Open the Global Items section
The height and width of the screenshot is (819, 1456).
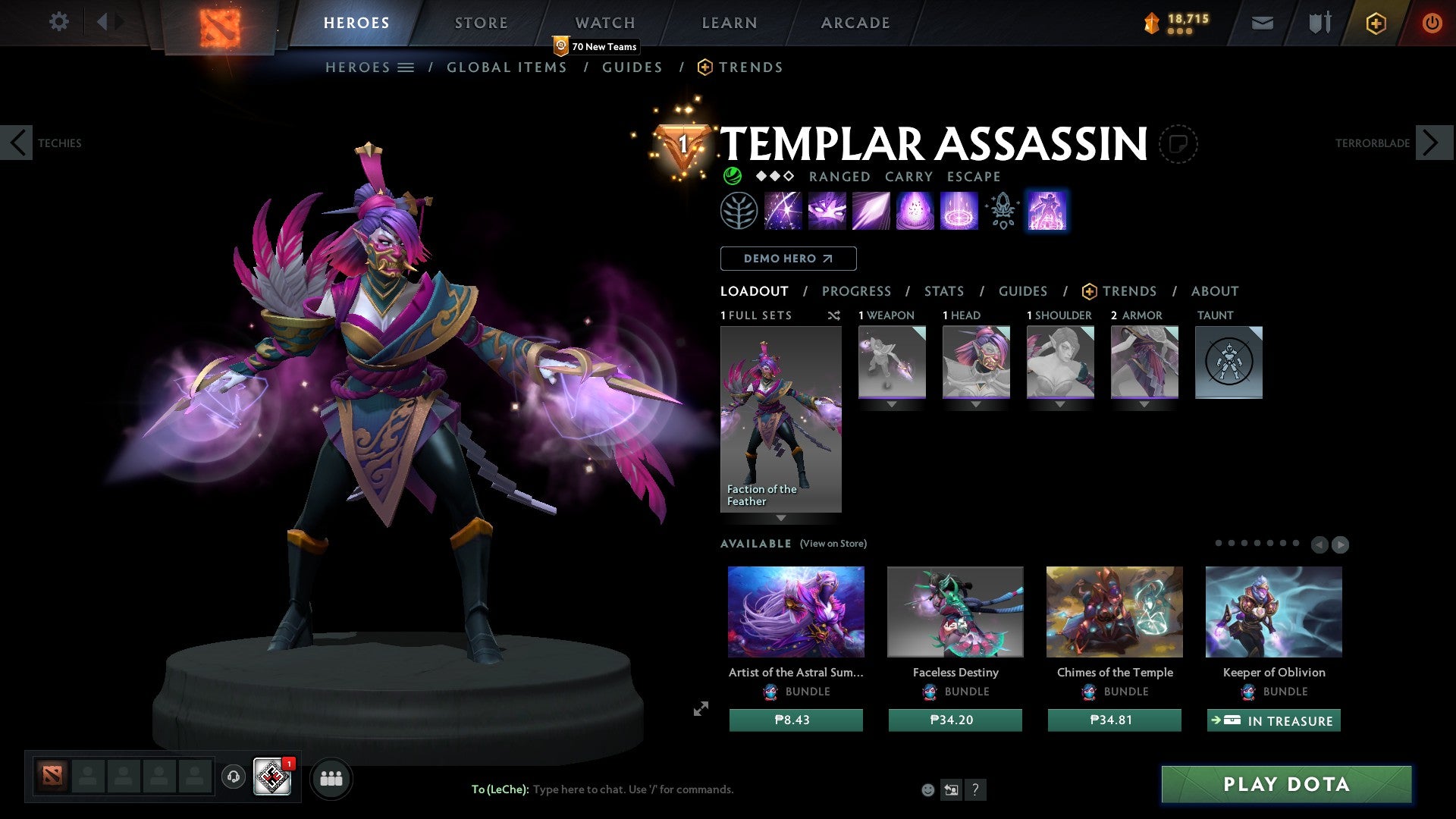[507, 67]
